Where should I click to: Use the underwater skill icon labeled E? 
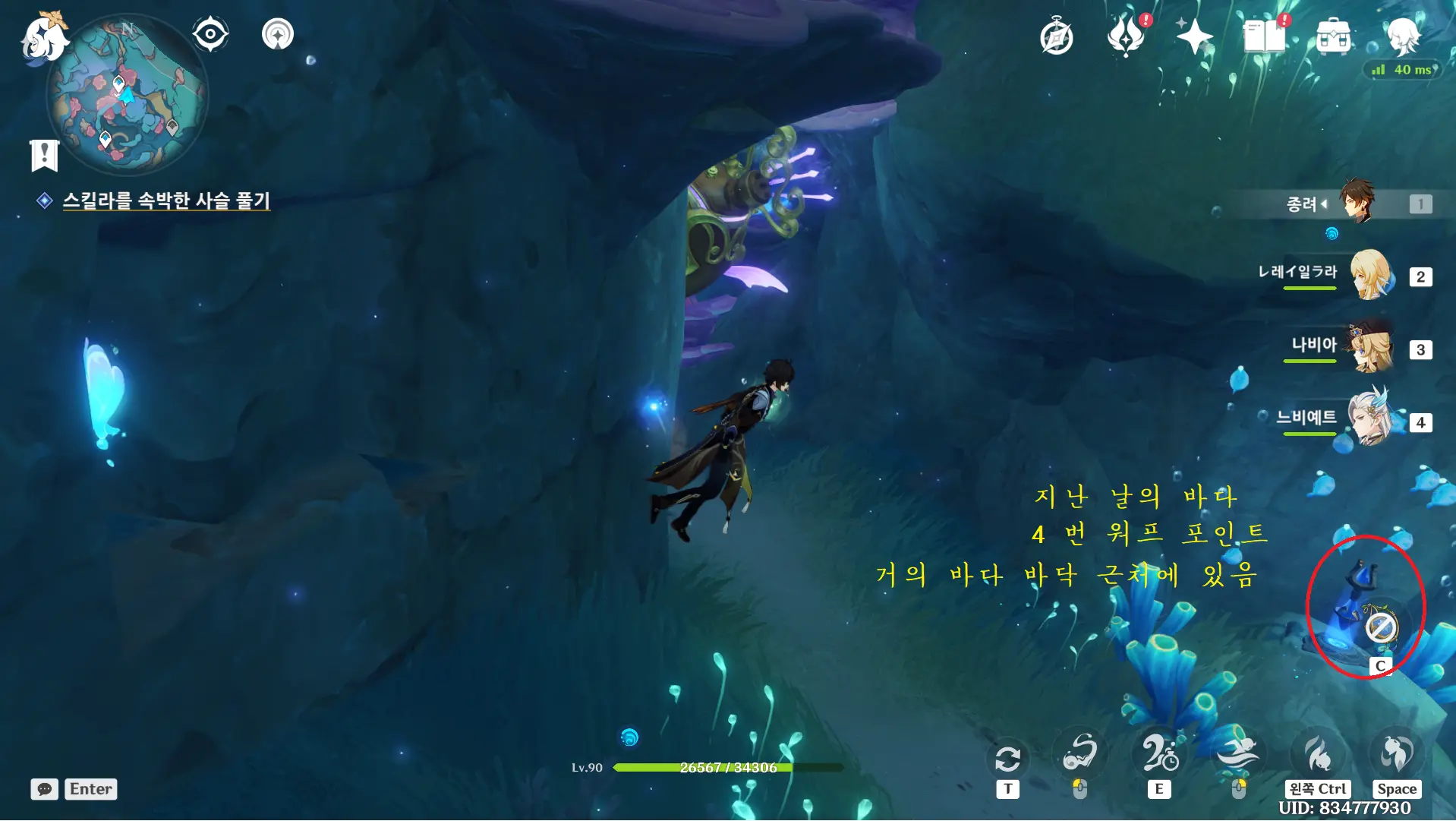click(x=1159, y=754)
